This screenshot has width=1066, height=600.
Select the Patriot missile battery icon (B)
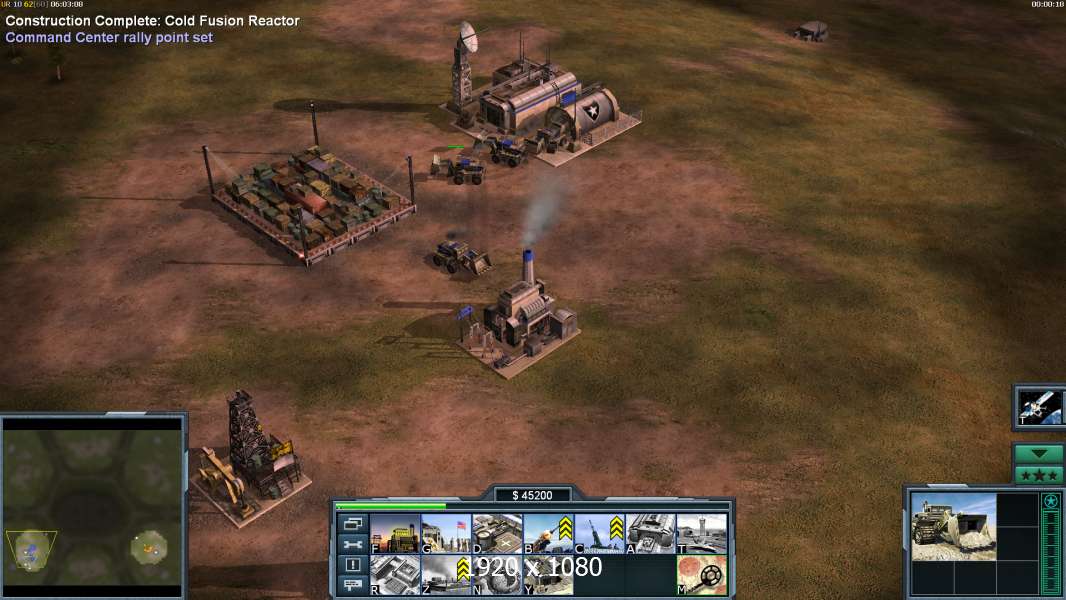tap(548, 534)
